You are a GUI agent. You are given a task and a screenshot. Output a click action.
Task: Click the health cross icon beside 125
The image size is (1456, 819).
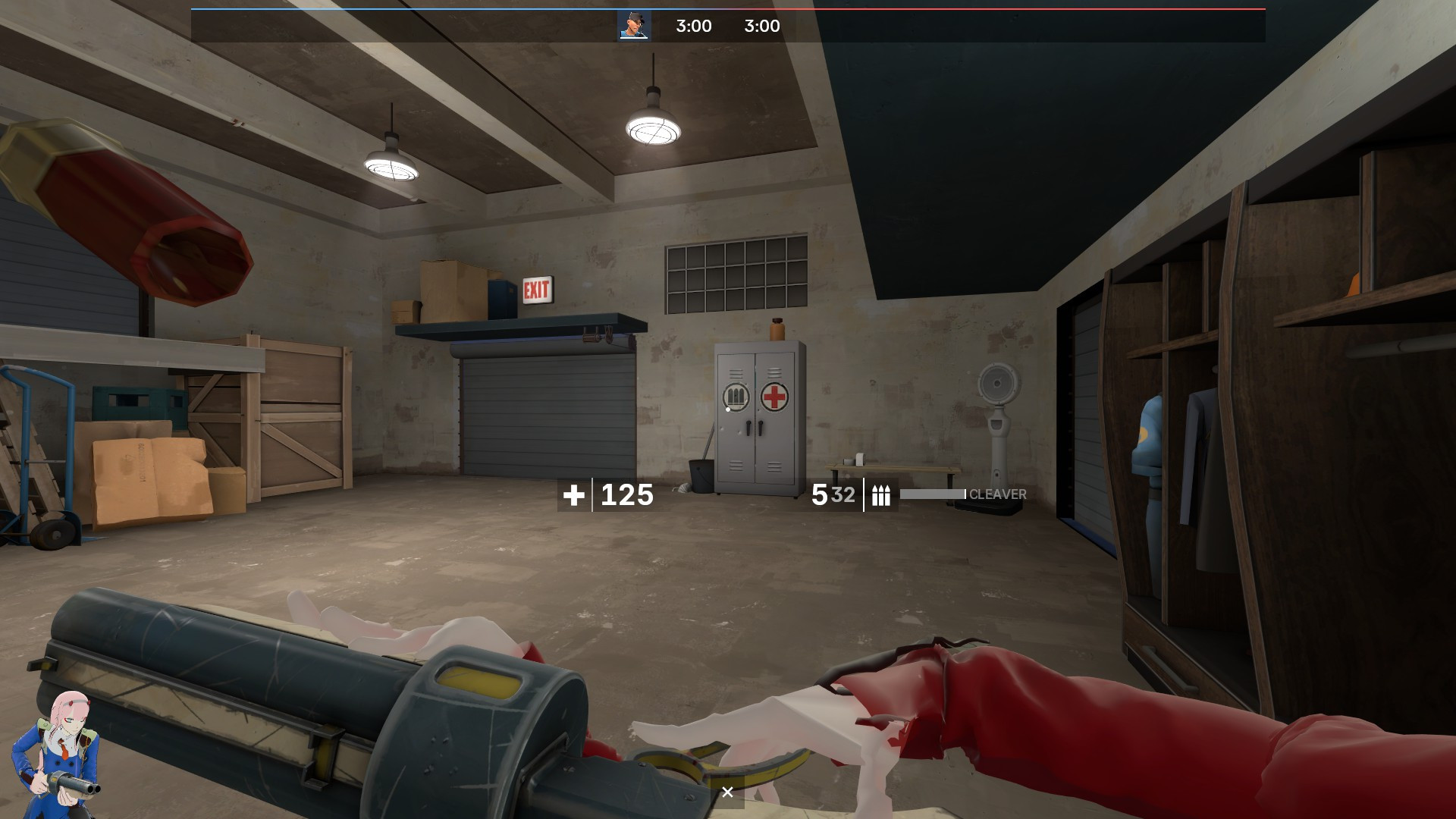[x=574, y=497]
